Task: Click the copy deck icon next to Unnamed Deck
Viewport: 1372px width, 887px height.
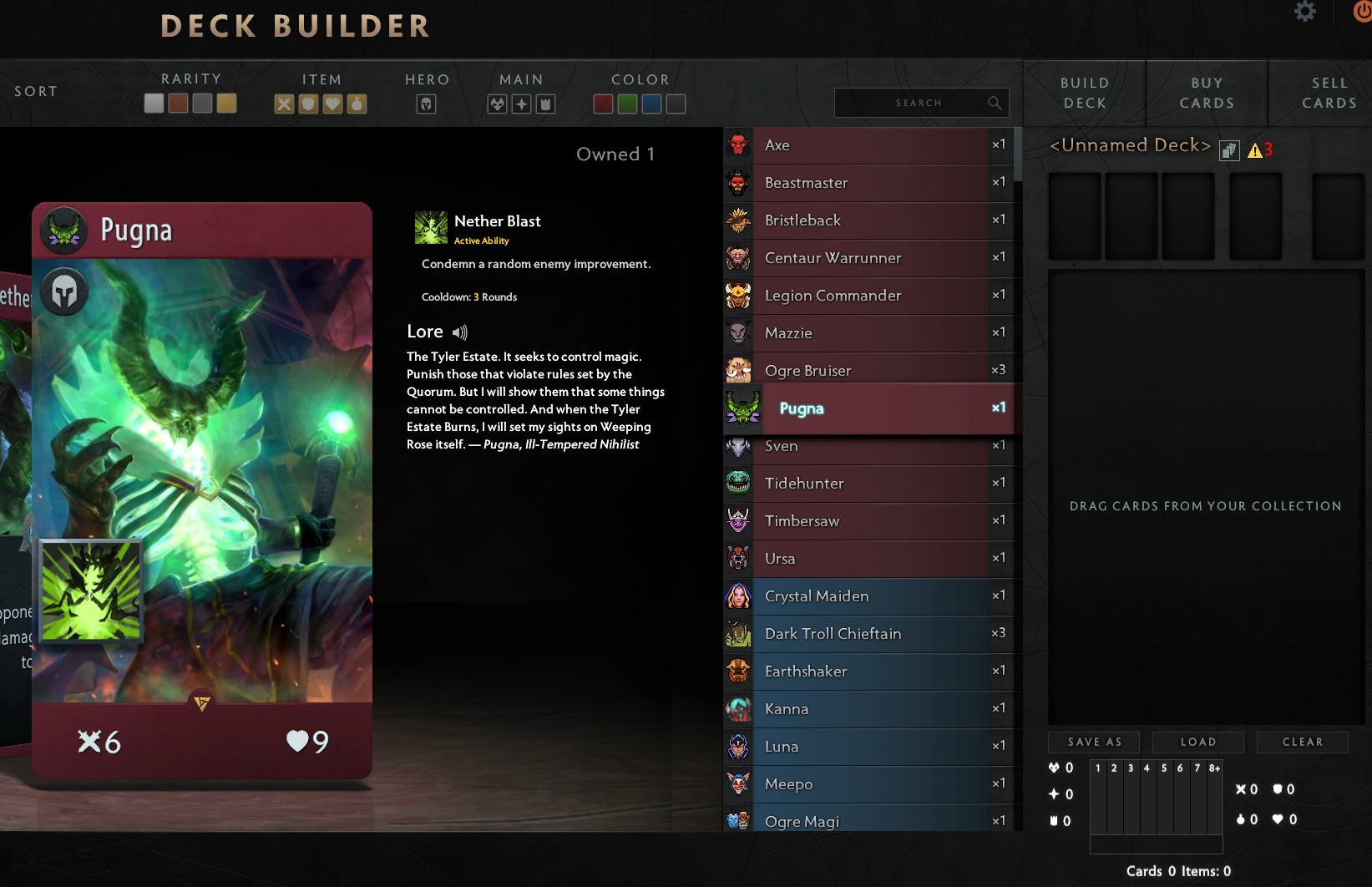Action: [x=1228, y=149]
